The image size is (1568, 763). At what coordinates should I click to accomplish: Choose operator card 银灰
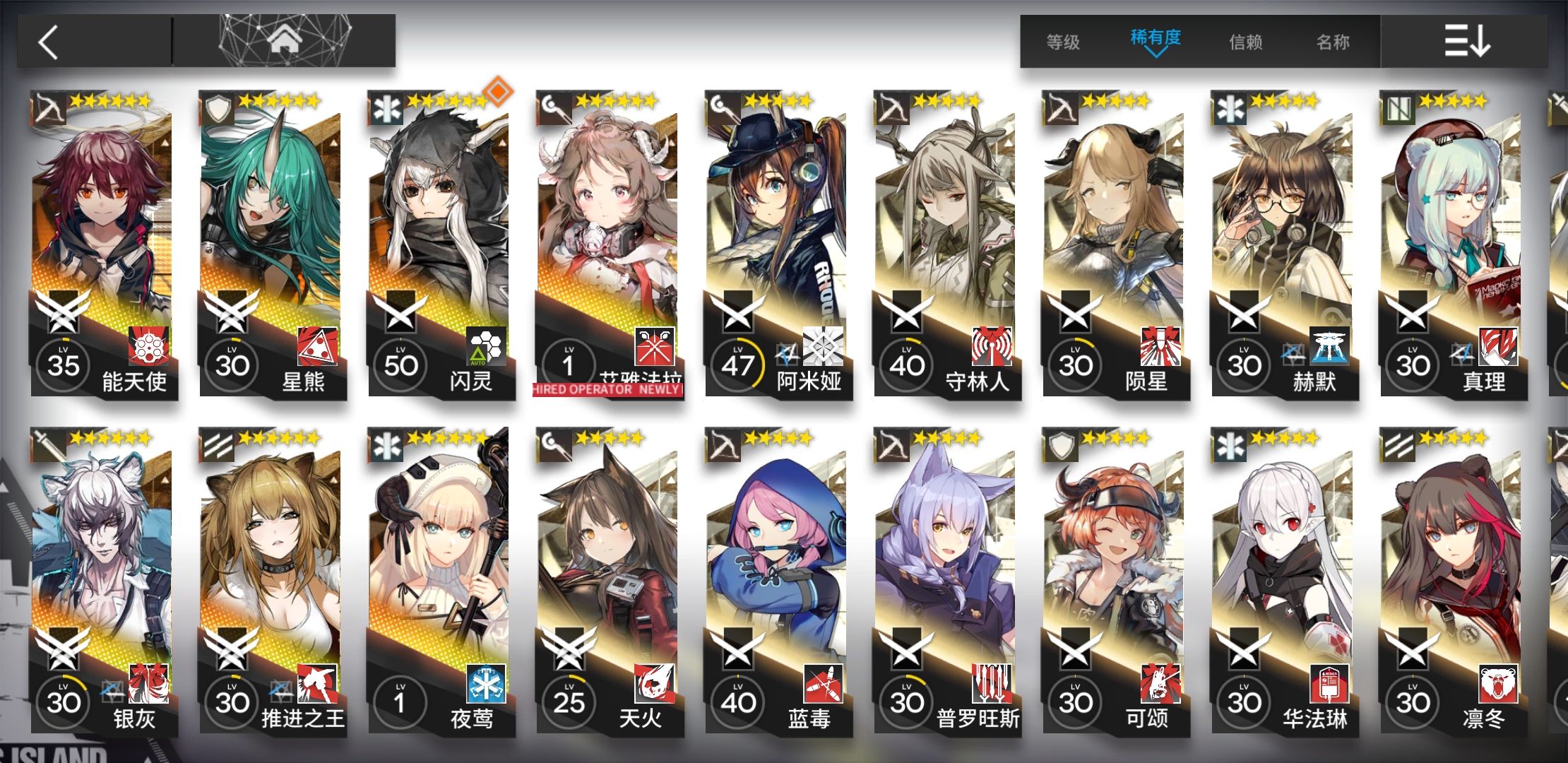[x=102, y=581]
